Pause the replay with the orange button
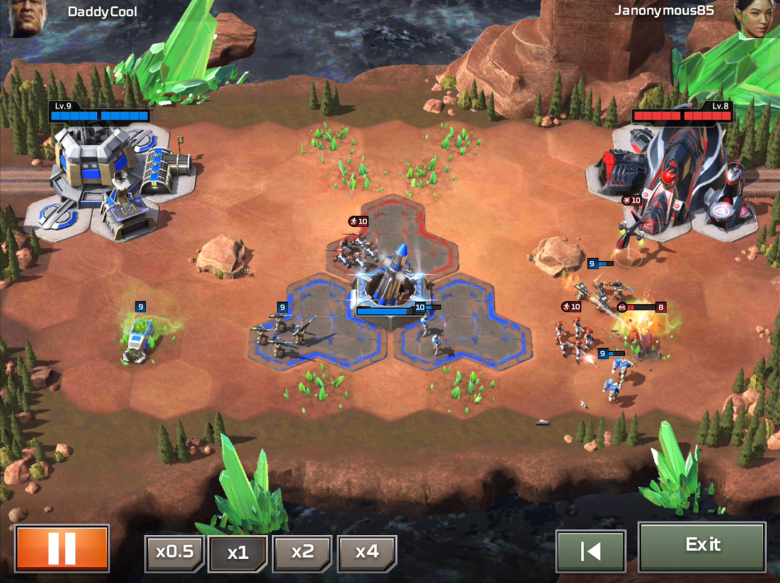Screen dimensions: 780x583 (x=62, y=548)
